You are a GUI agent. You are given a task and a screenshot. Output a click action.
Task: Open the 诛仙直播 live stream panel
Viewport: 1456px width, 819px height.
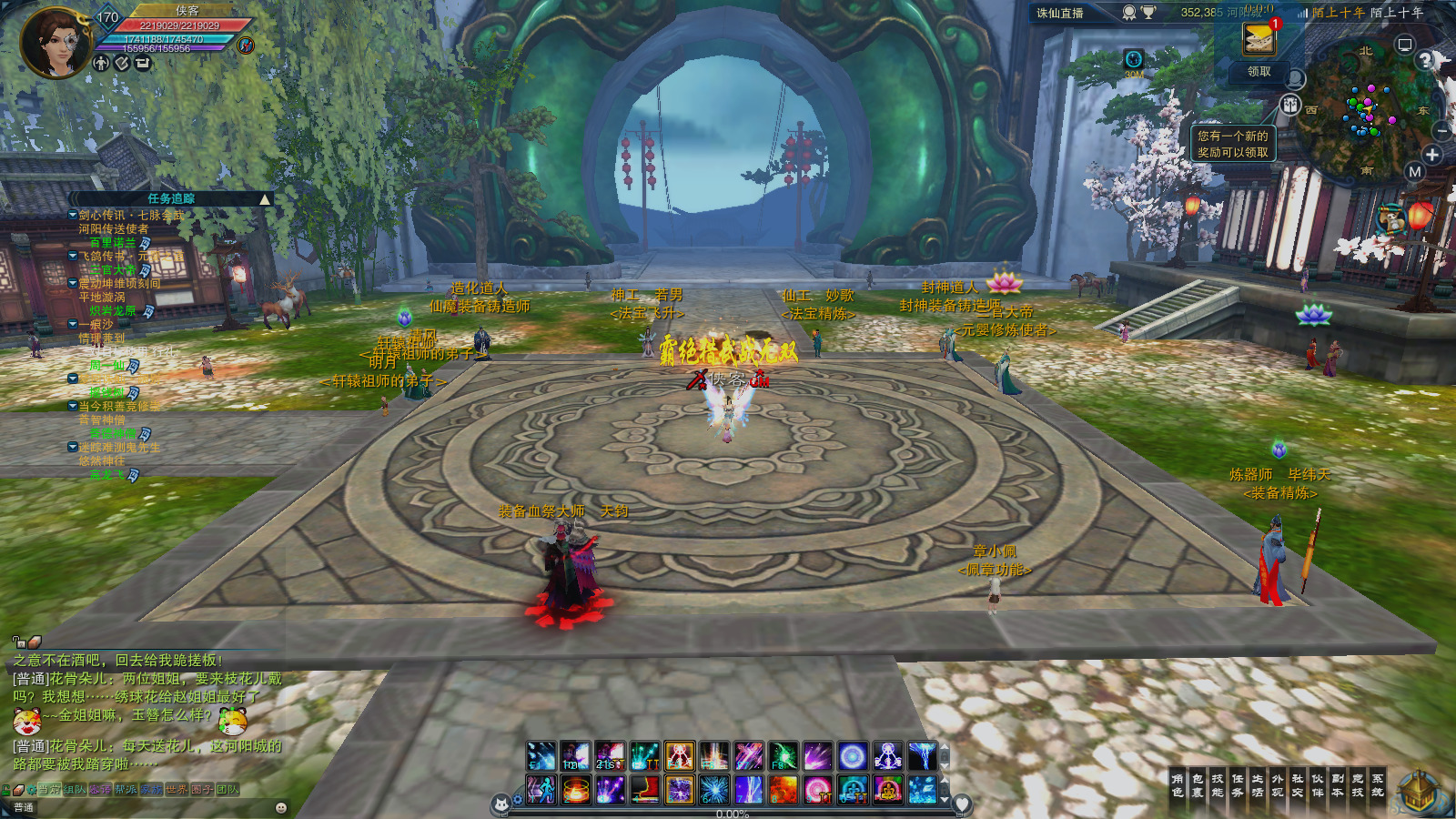click(1060, 13)
